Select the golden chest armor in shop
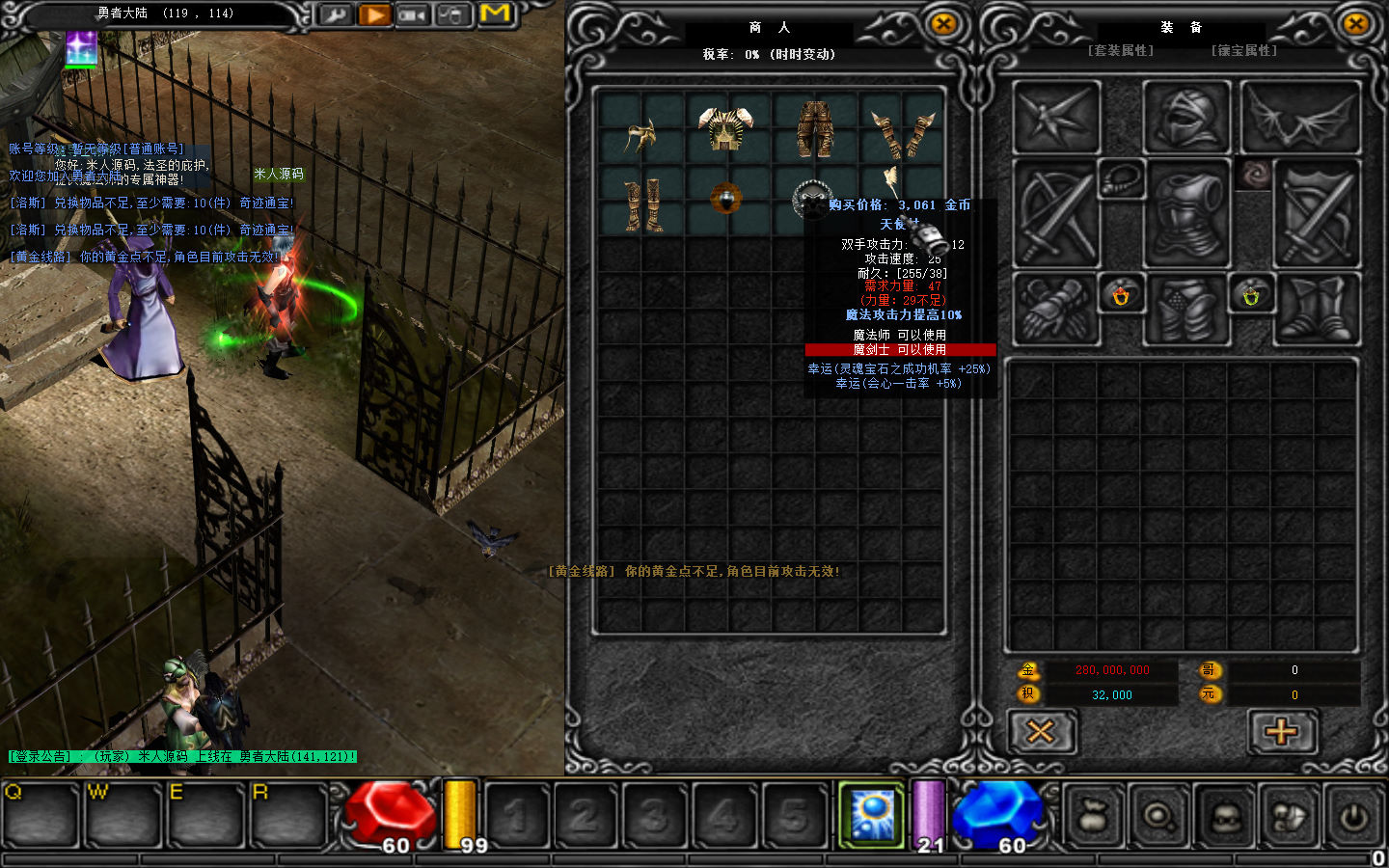This screenshot has height=868, width=1389. (726, 129)
